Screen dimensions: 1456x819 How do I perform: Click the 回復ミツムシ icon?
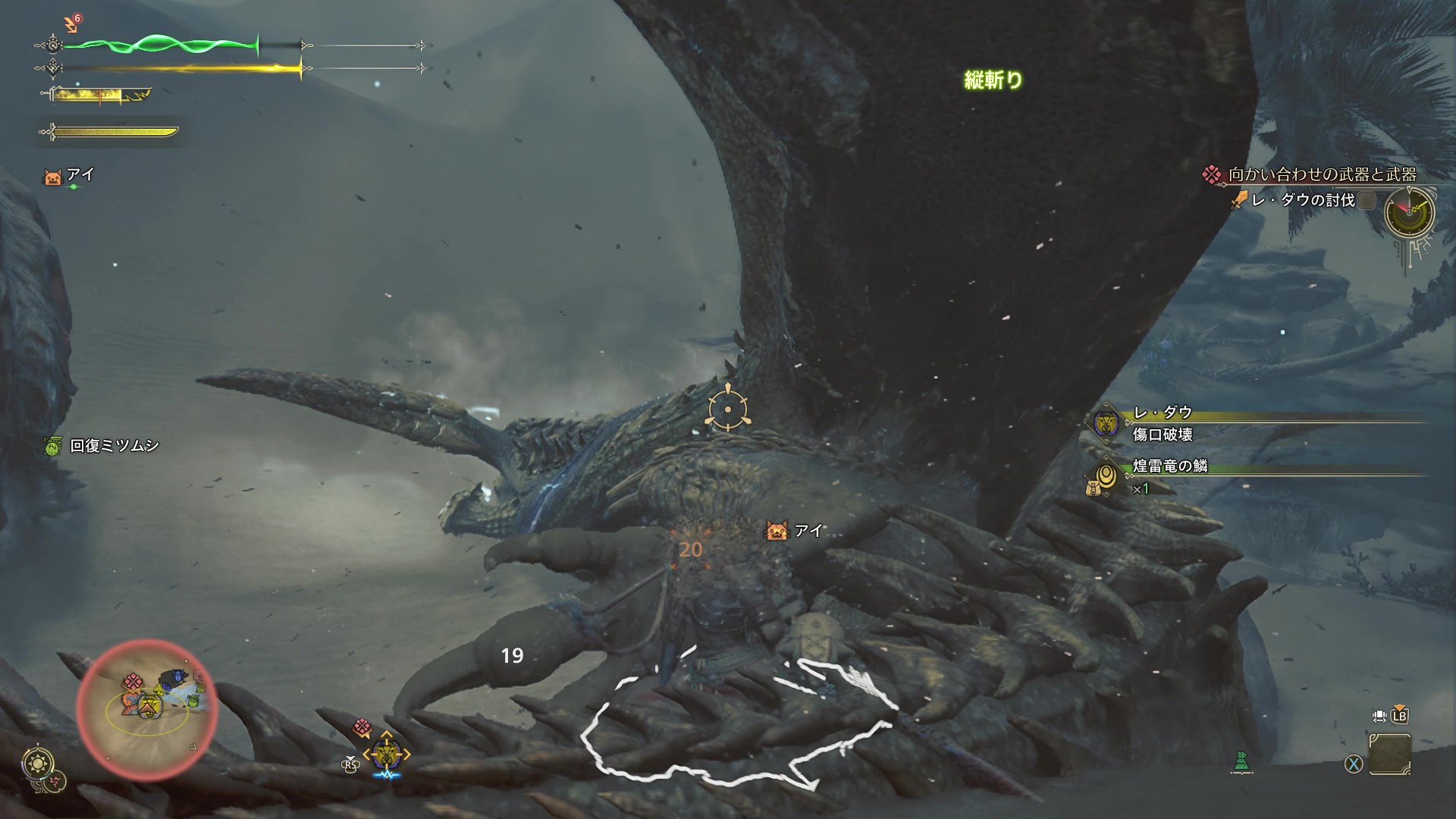(52, 447)
